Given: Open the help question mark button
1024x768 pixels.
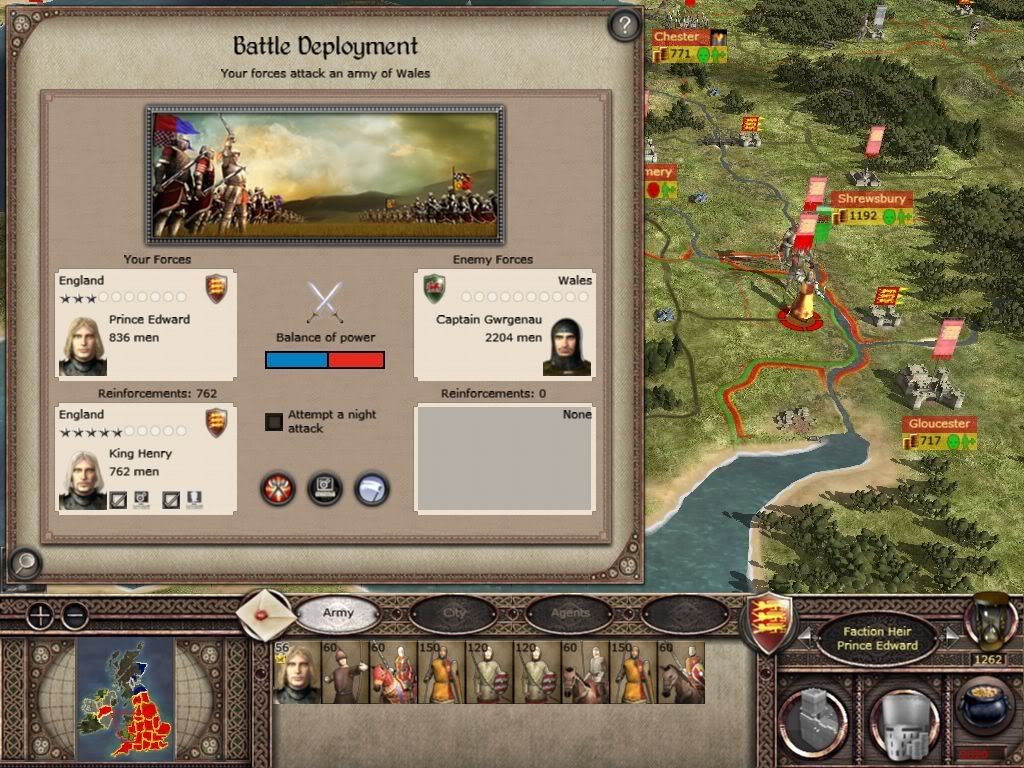Looking at the screenshot, I should pos(624,25).
